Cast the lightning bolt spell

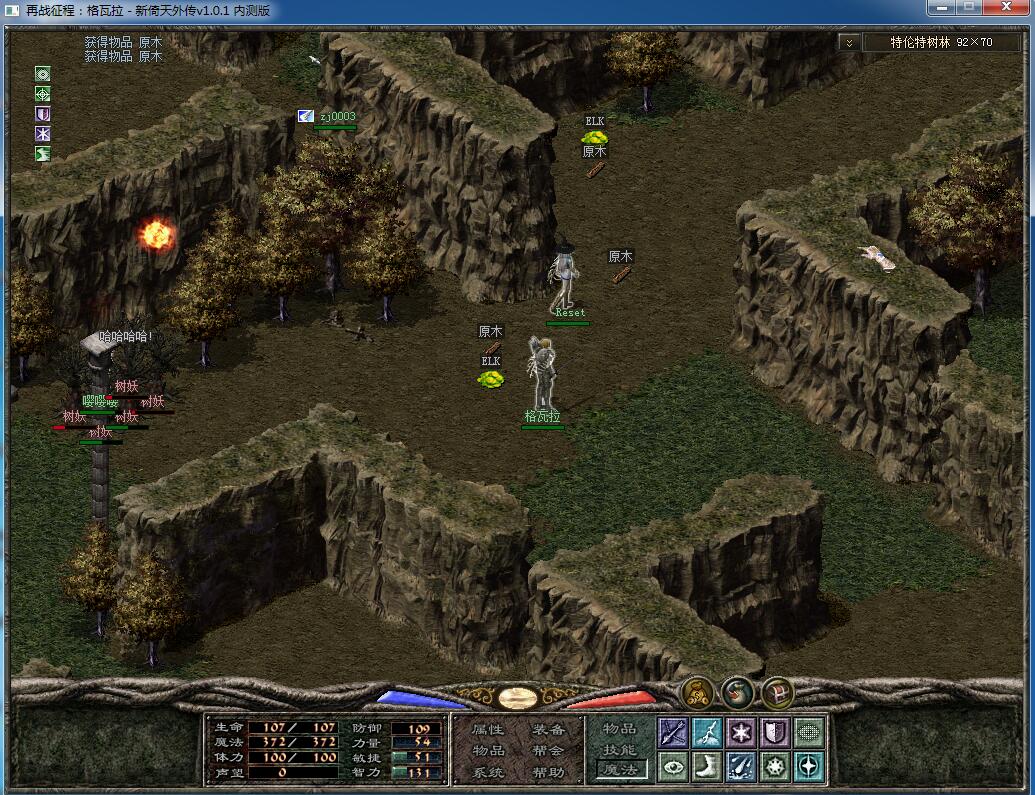click(x=707, y=732)
